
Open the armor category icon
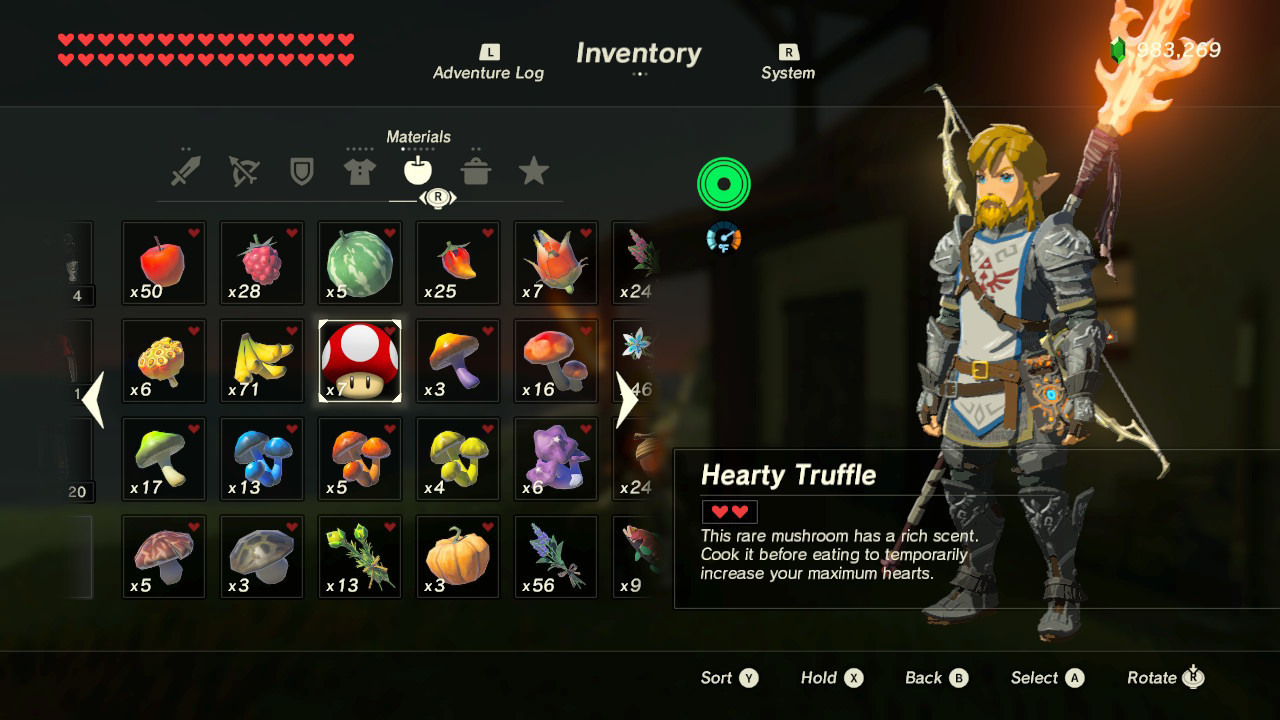pyautogui.click(x=360, y=171)
